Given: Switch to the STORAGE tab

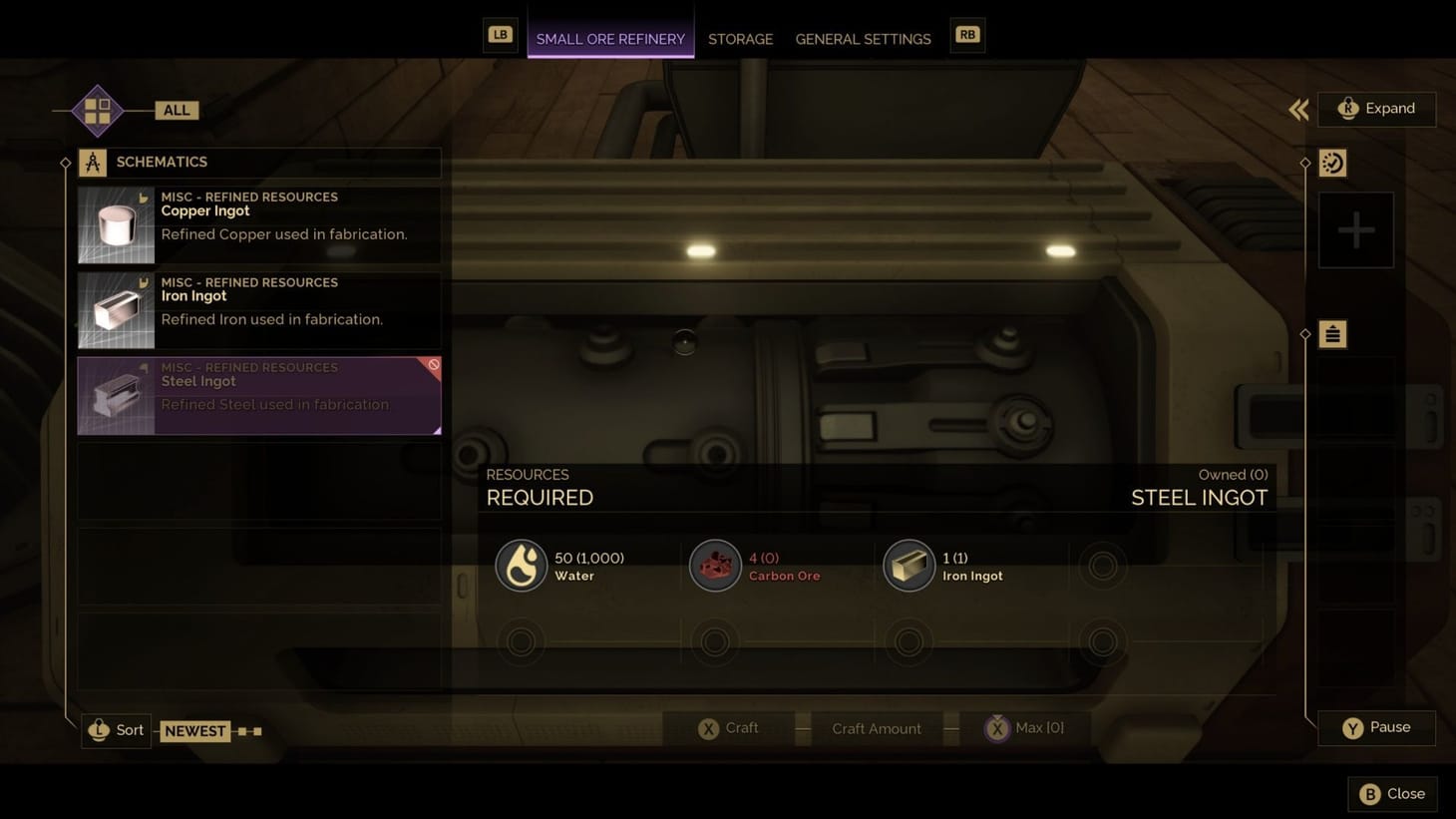Looking at the screenshot, I should [x=740, y=39].
